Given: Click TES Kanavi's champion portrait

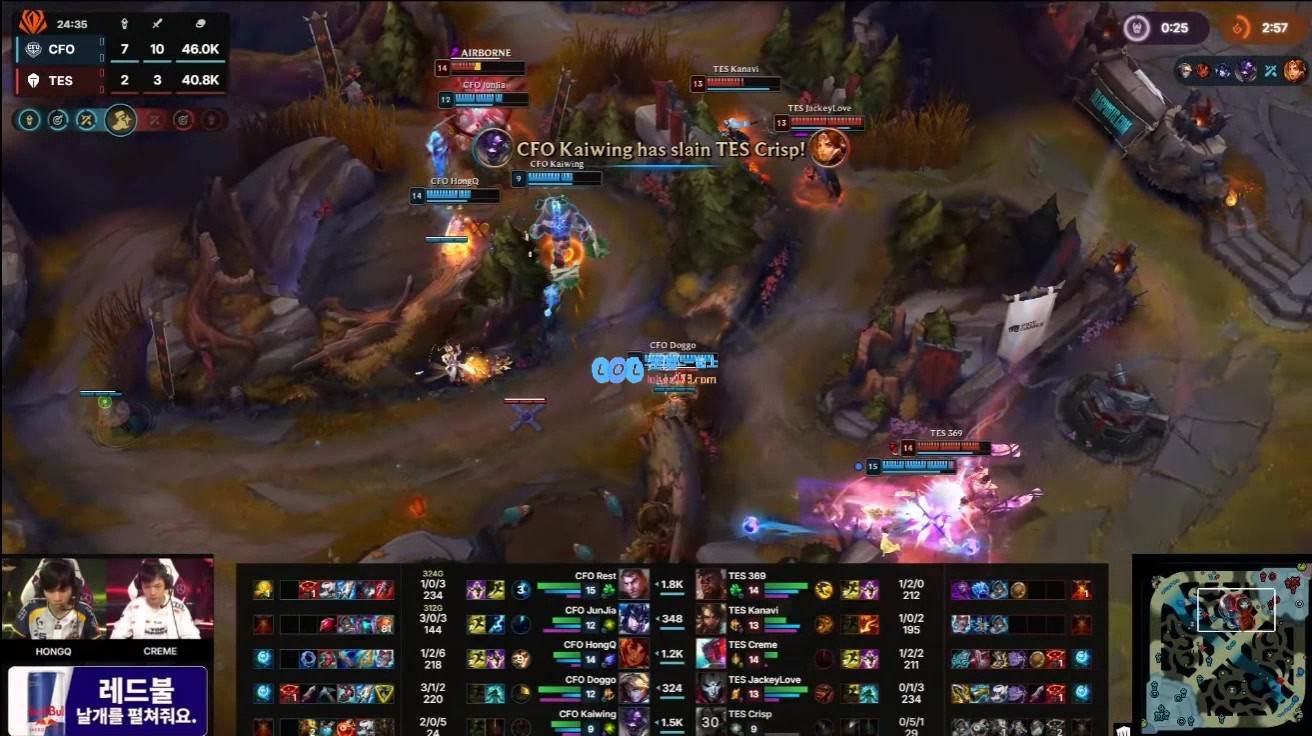Looking at the screenshot, I should click(711, 618).
